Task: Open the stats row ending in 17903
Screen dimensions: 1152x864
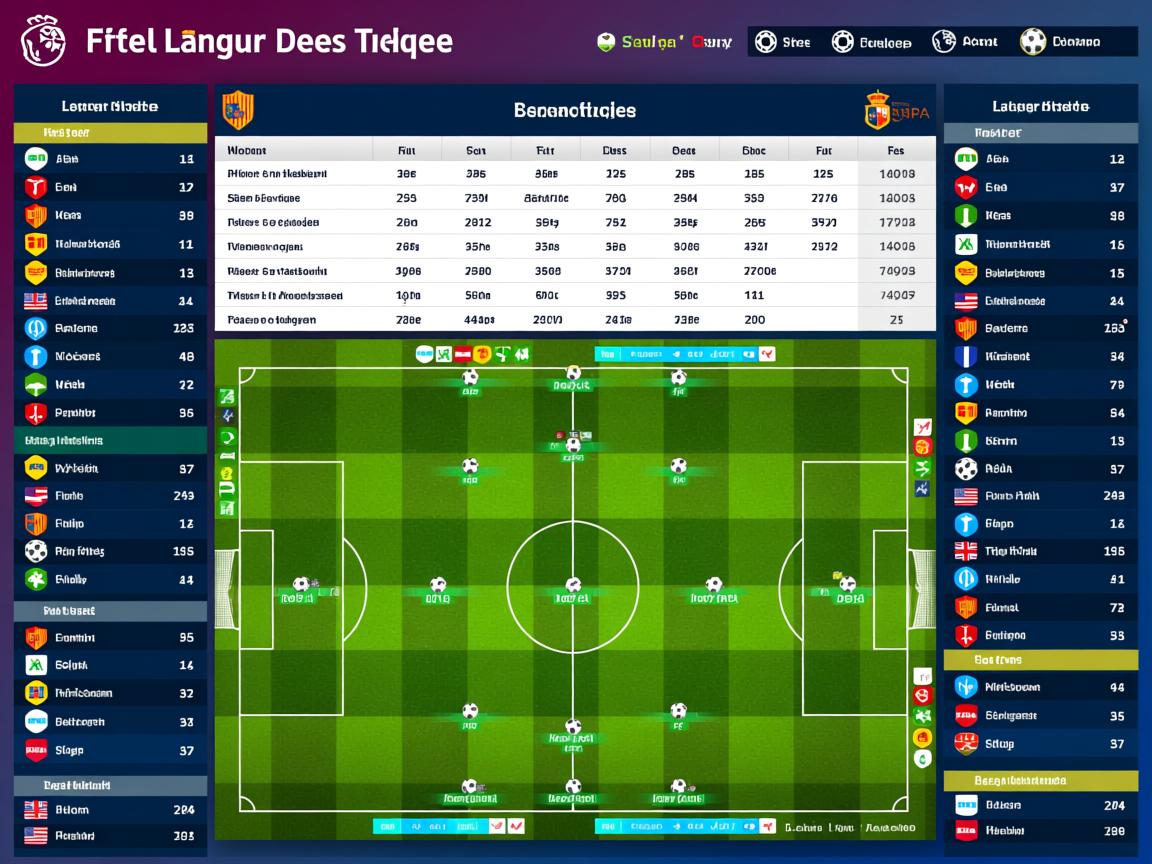Action: pyautogui.click(x=575, y=223)
